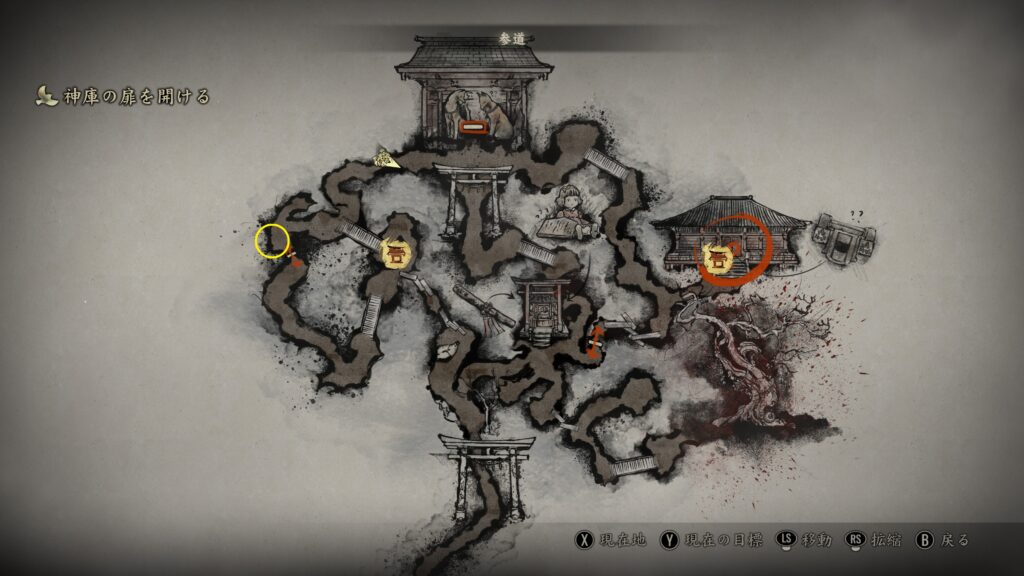Screen dimensions: 1024x576
Task: Select the question-mark sketch at the map's right edge
Action: coord(845,235)
